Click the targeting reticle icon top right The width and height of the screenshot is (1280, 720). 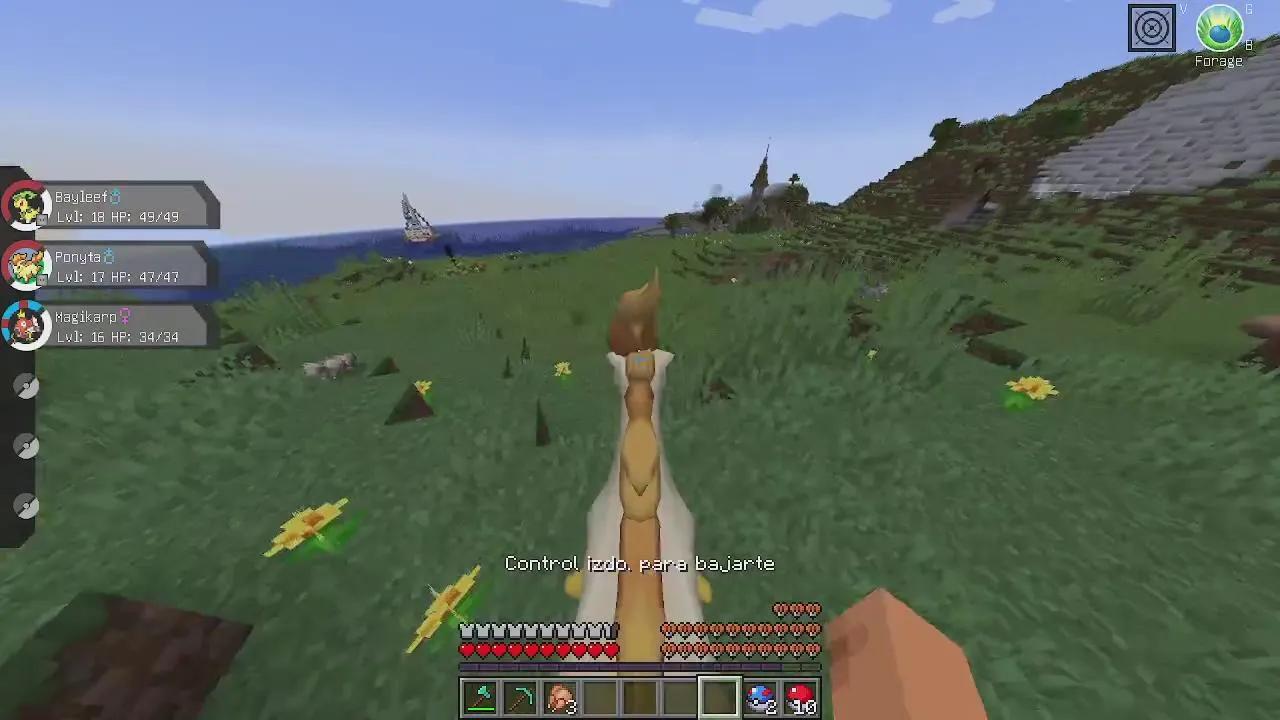1152,28
